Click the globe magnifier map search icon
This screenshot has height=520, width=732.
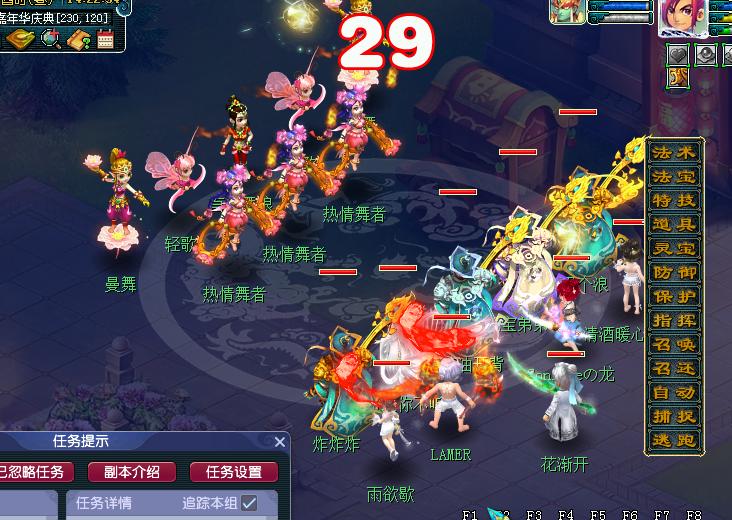click(51, 40)
